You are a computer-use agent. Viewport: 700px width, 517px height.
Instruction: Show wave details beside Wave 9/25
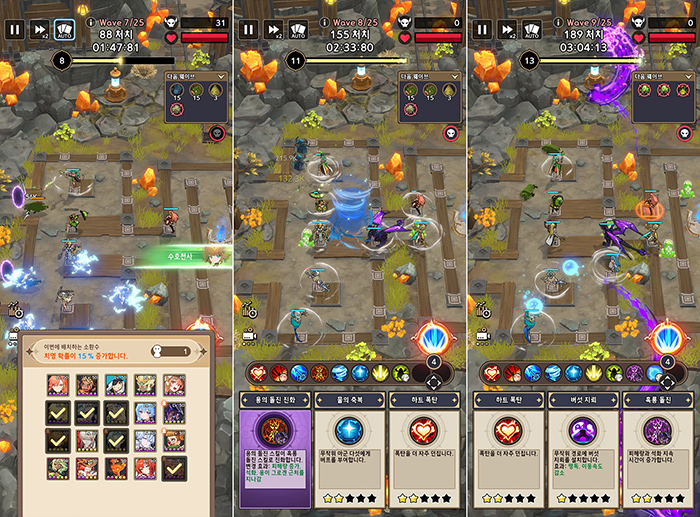[x=559, y=20]
